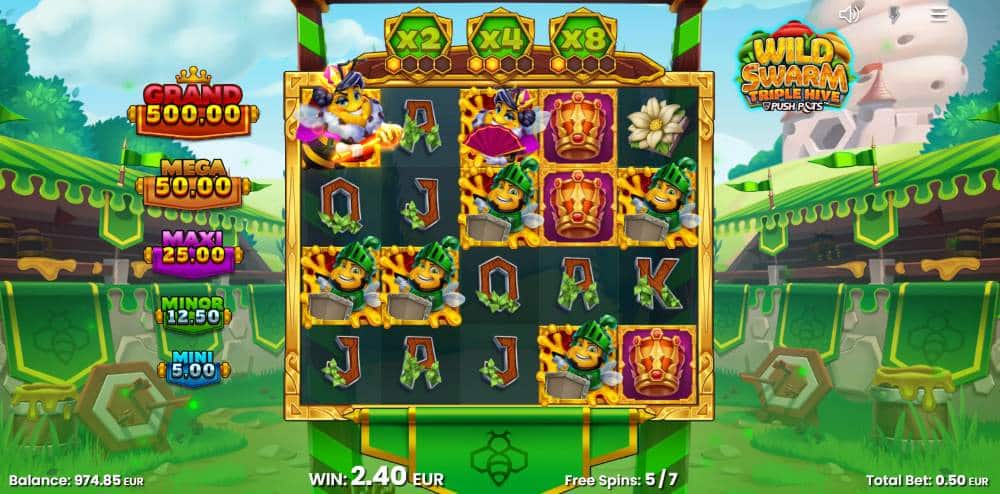Screen dimensions: 1000x494
Task: Toggle the sound speaker icon
Action: (x=850, y=14)
